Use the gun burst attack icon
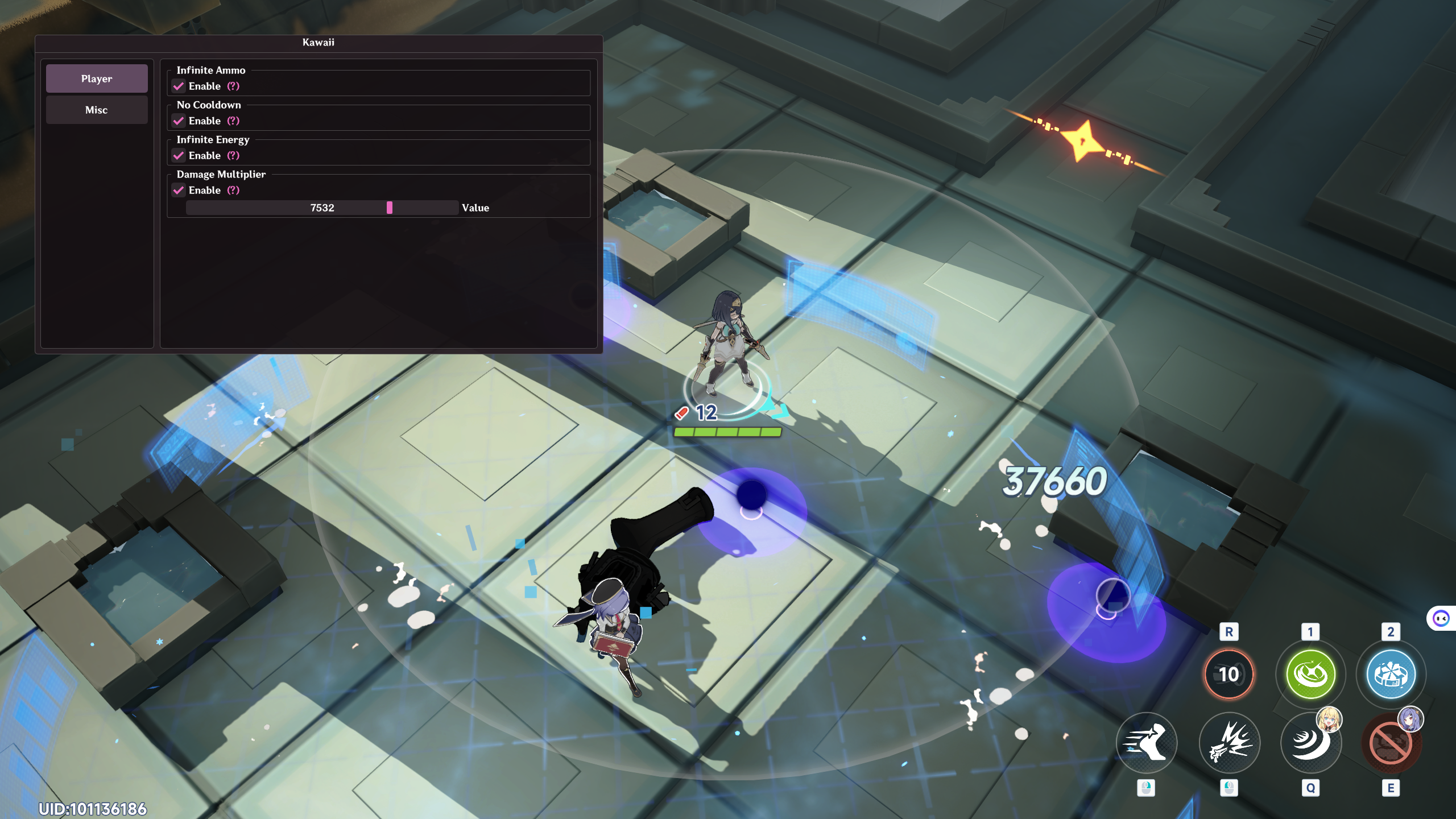Screen dimensions: 1456x819 [x=1228, y=742]
